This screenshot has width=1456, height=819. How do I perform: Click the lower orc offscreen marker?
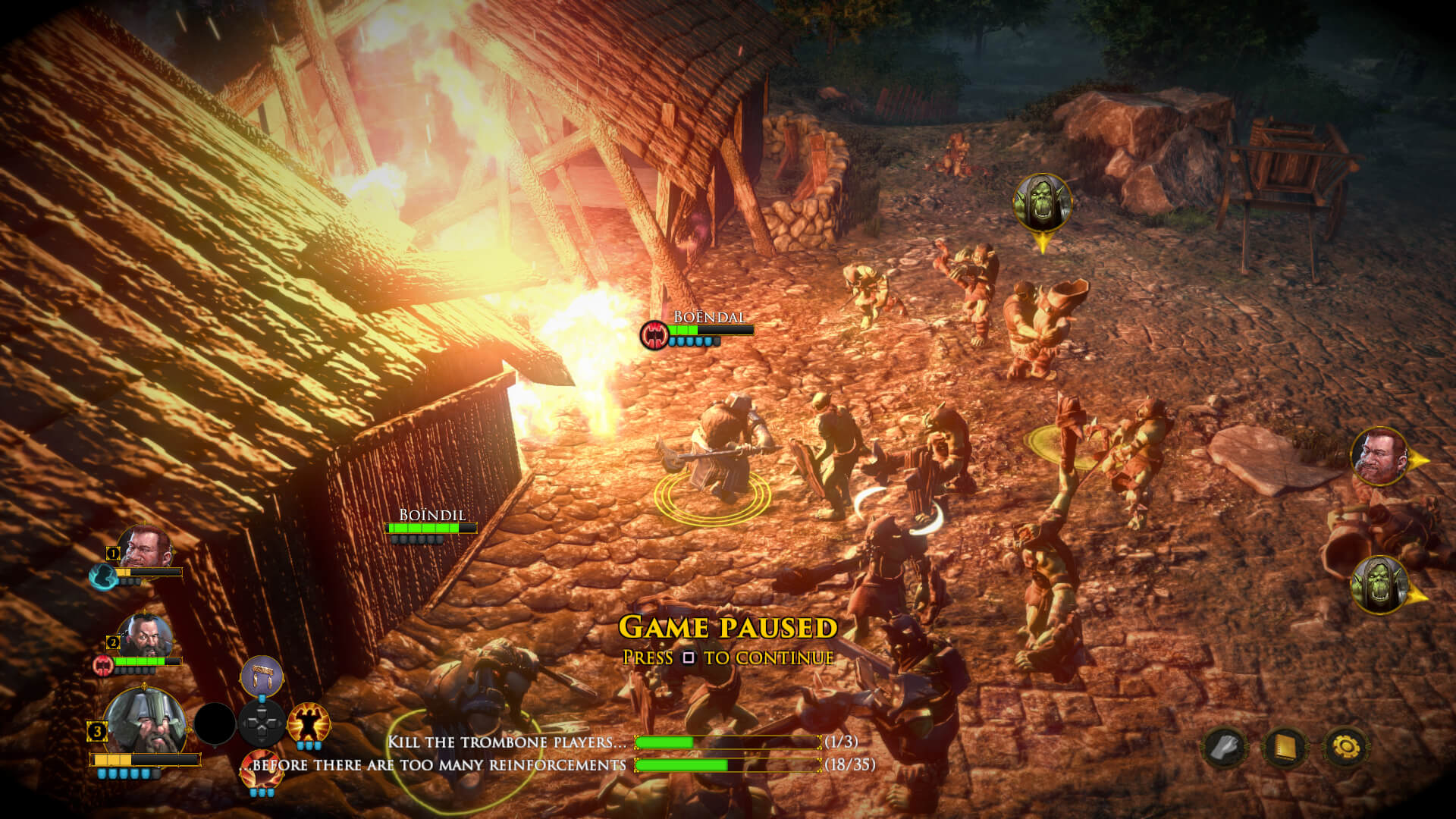(1380, 584)
